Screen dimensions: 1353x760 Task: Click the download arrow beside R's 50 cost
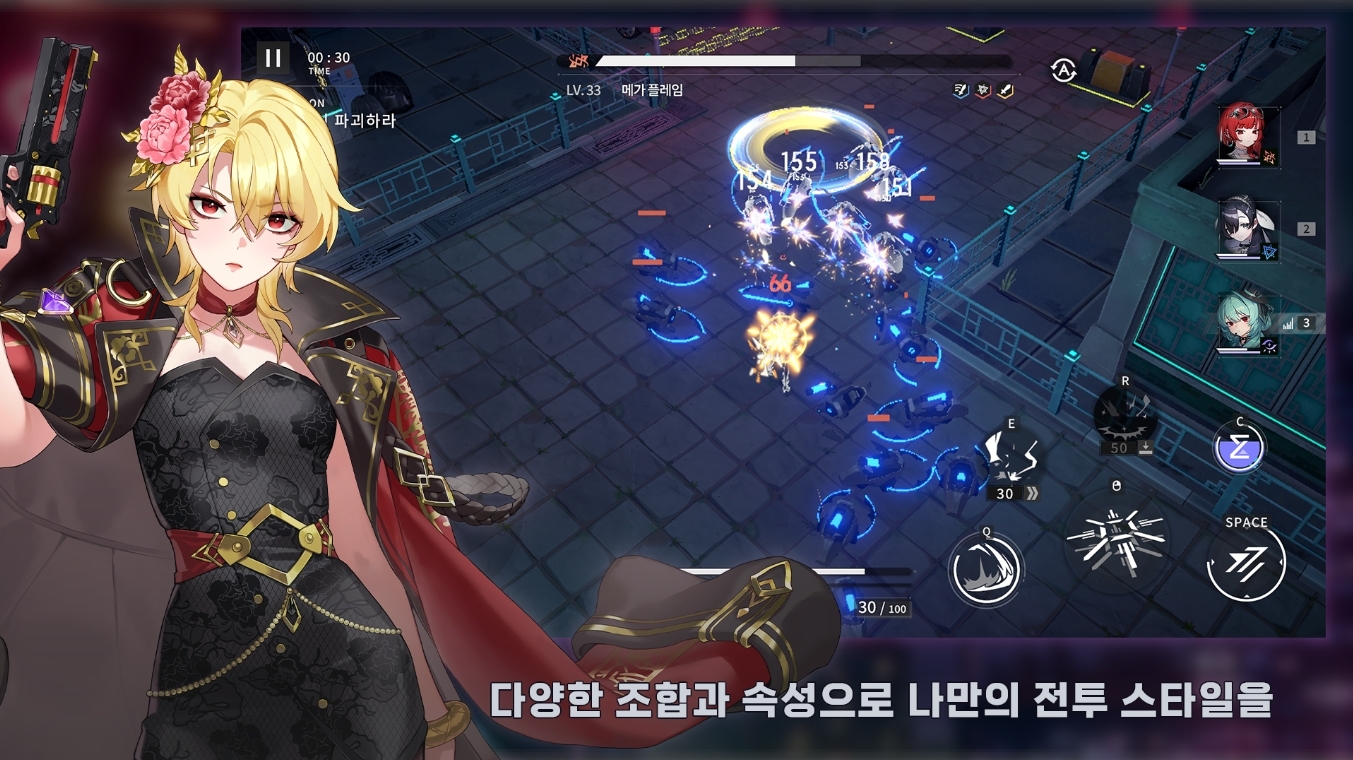(1146, 447)
